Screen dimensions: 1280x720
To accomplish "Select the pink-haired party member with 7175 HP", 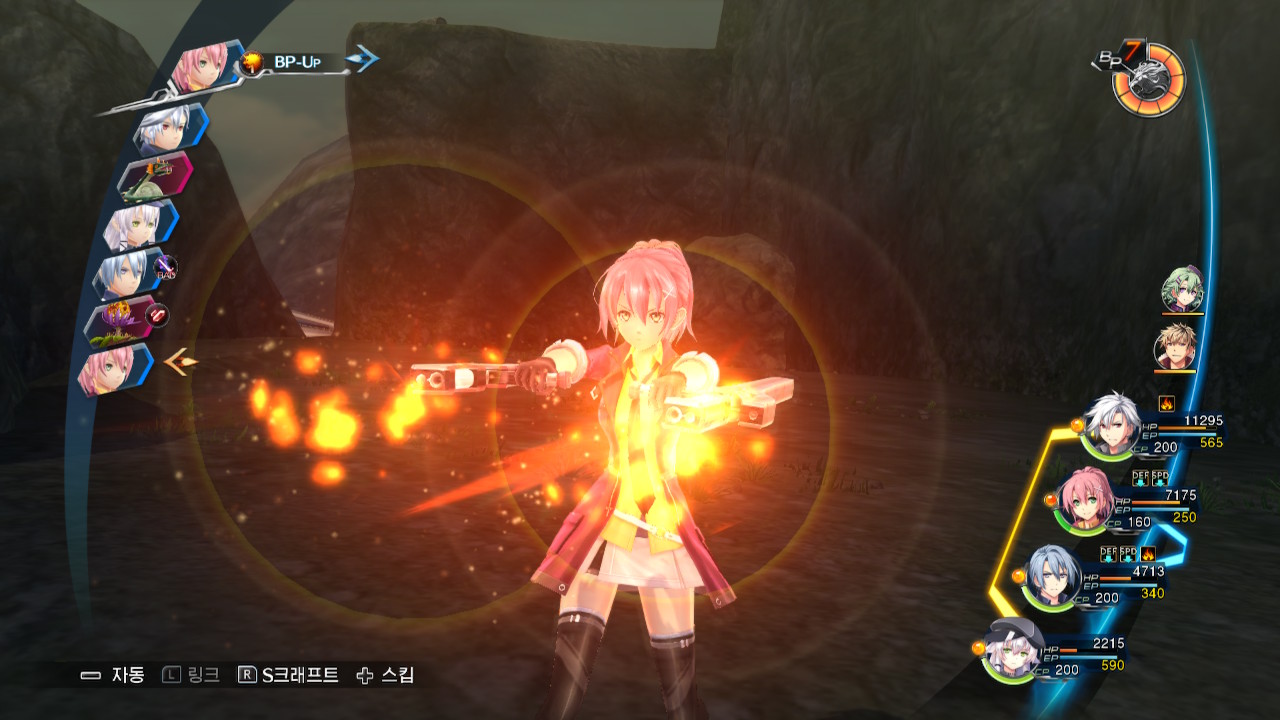I will [1085, 498].
